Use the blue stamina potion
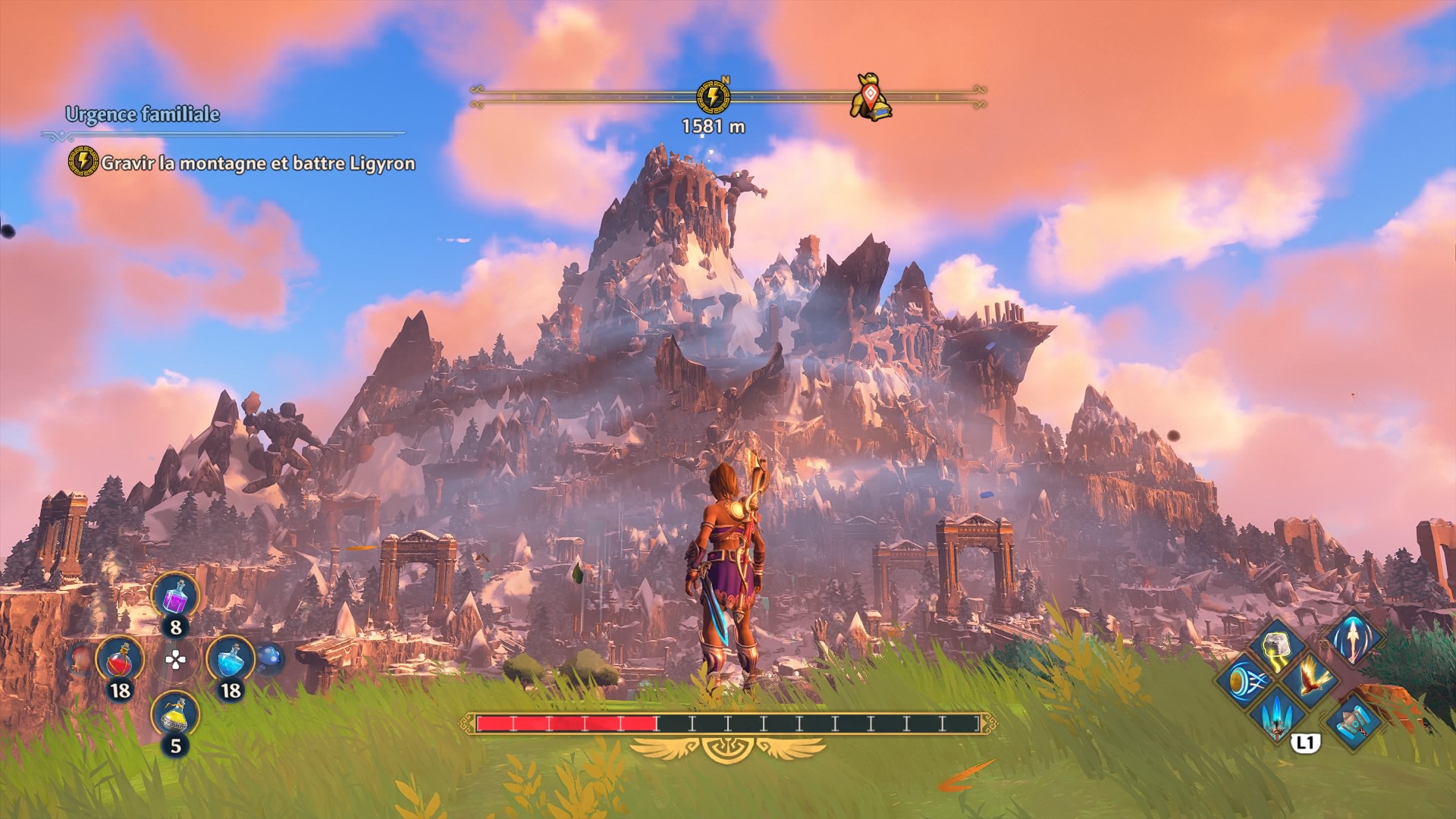Image resolution: width=1456 pixels, height=819 pixels. 230,661
